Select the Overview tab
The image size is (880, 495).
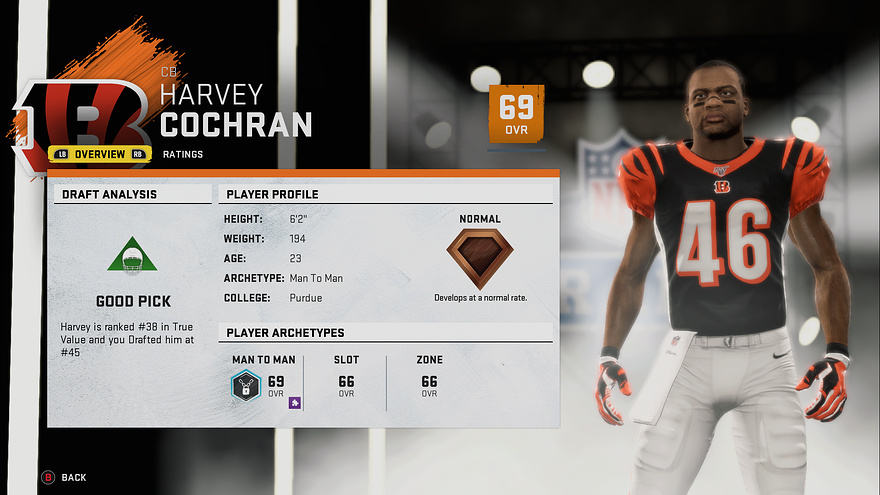(x=99, y=154)
